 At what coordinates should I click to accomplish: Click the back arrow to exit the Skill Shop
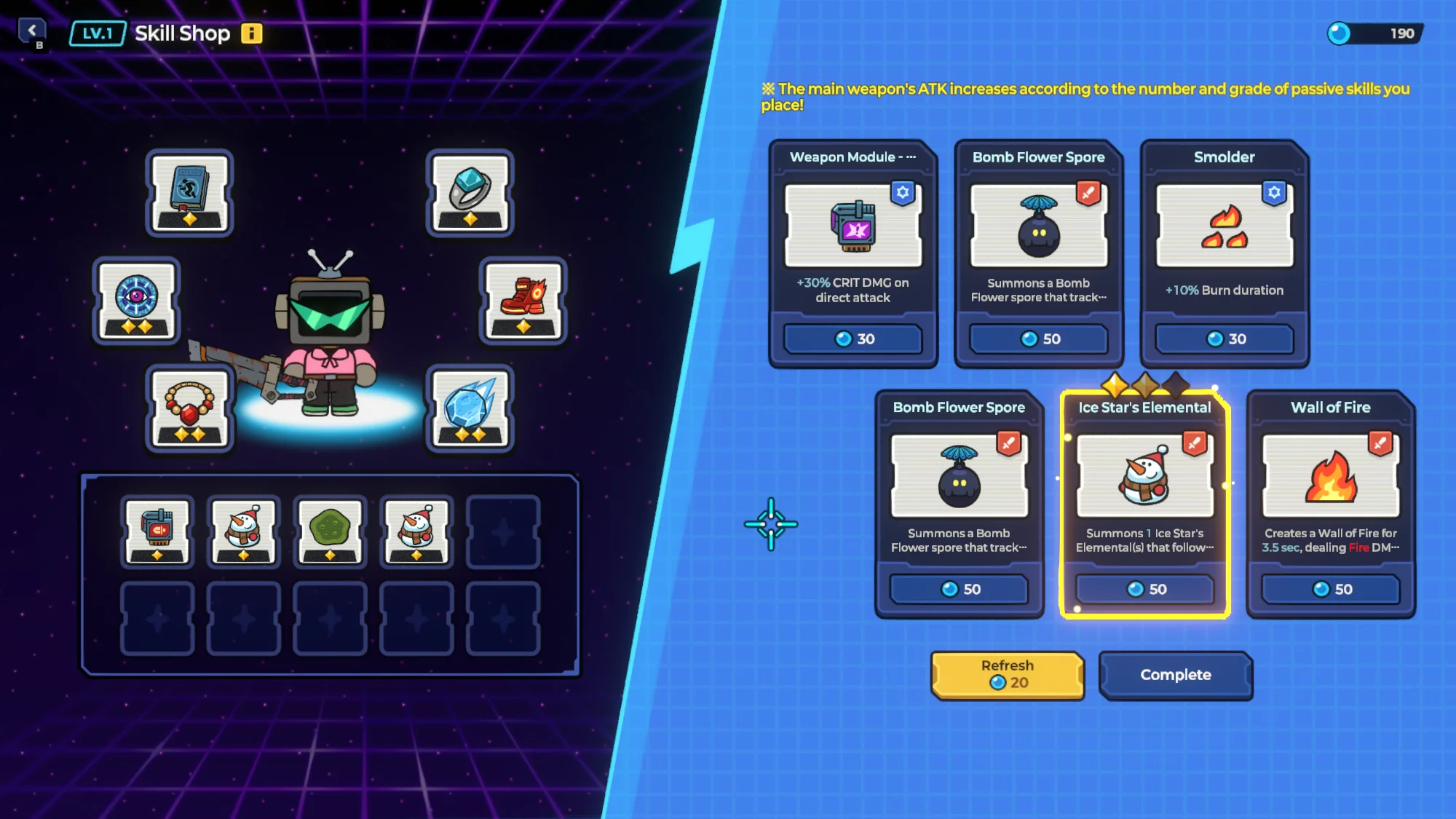pos(32,29)
